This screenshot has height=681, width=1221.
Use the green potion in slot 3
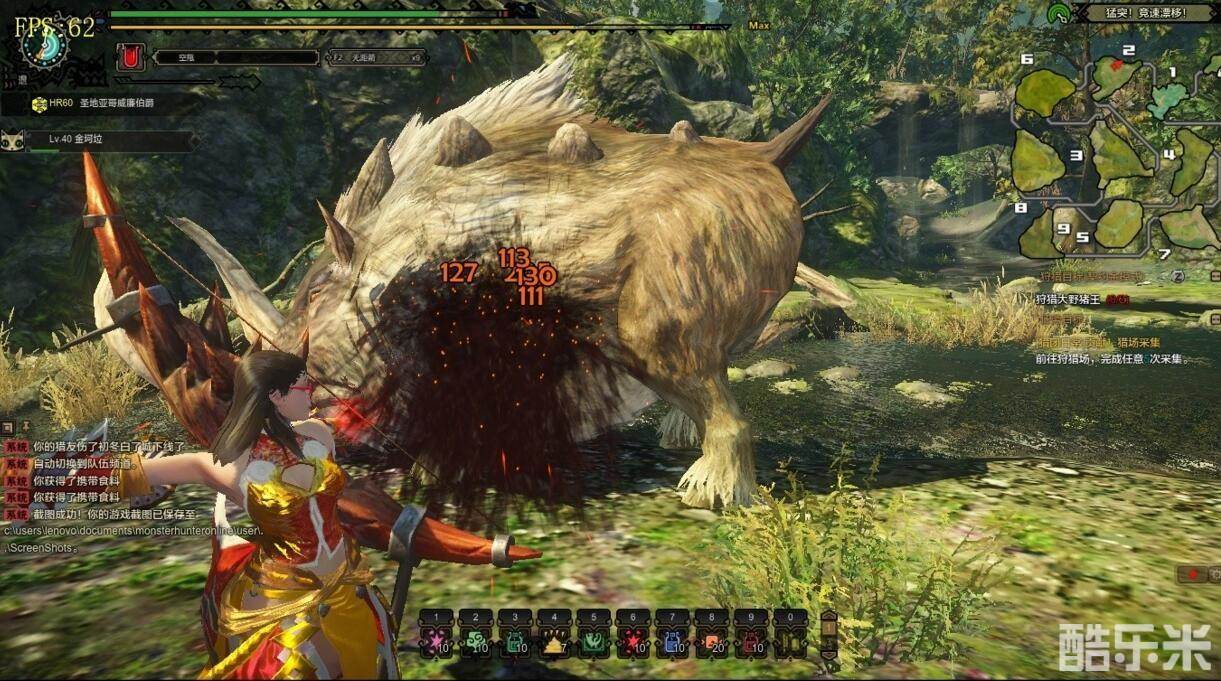514,641
